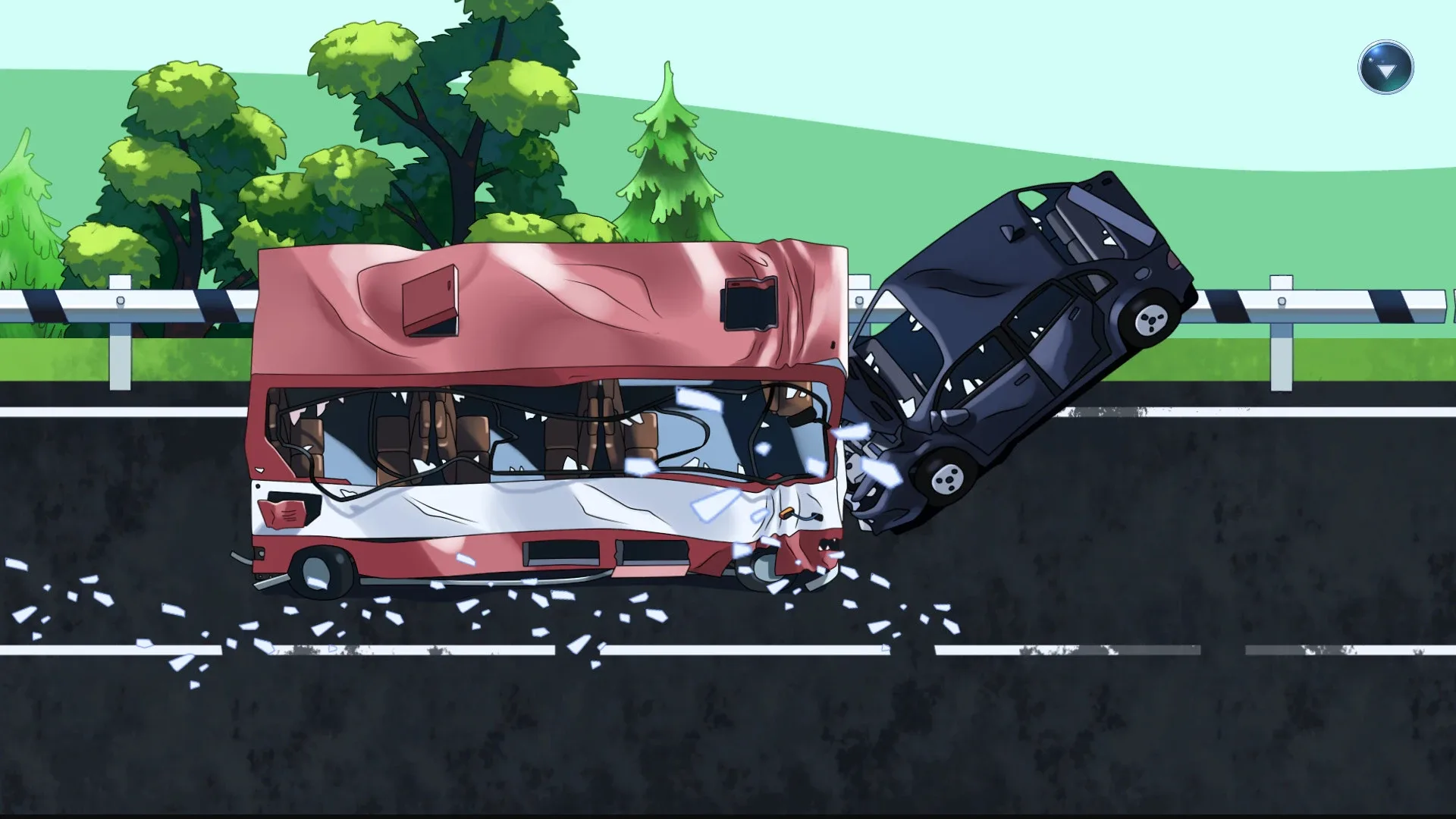Click the circular down-arrow button top right
Image resolution: width=1456 pixels, height=819 pixels.
1385,68
